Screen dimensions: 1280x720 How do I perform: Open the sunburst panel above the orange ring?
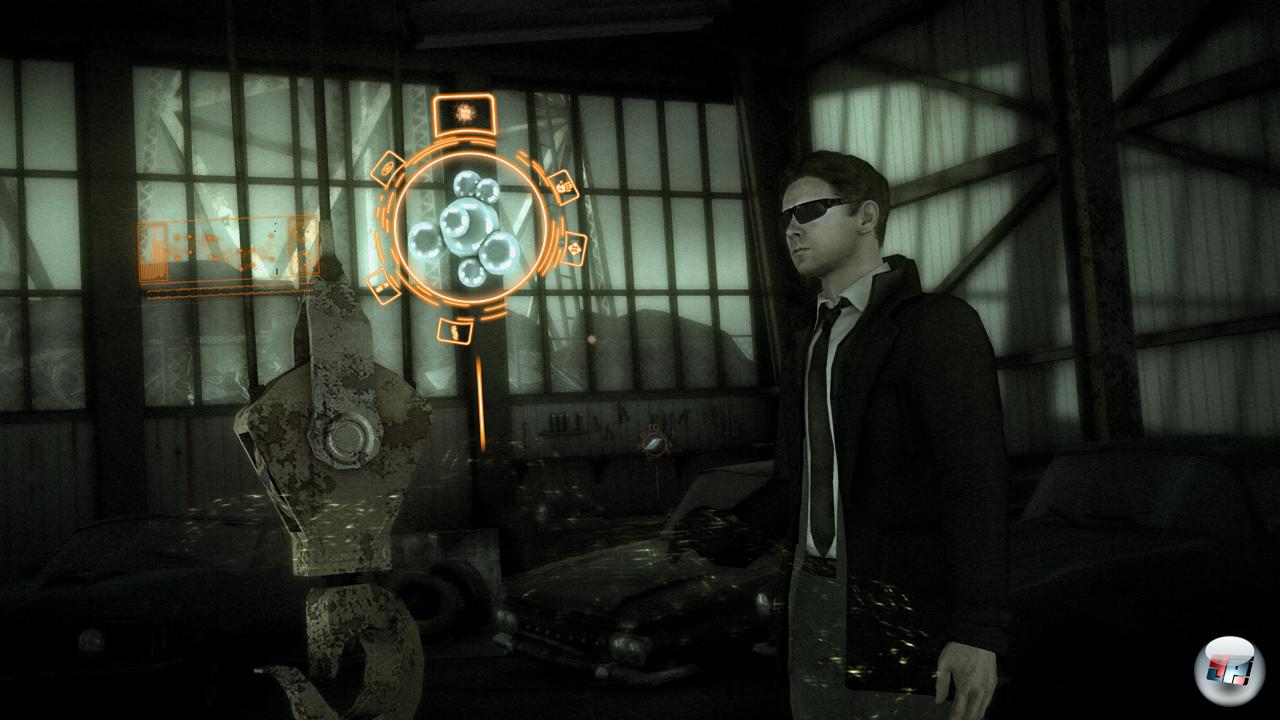(466, 115)
